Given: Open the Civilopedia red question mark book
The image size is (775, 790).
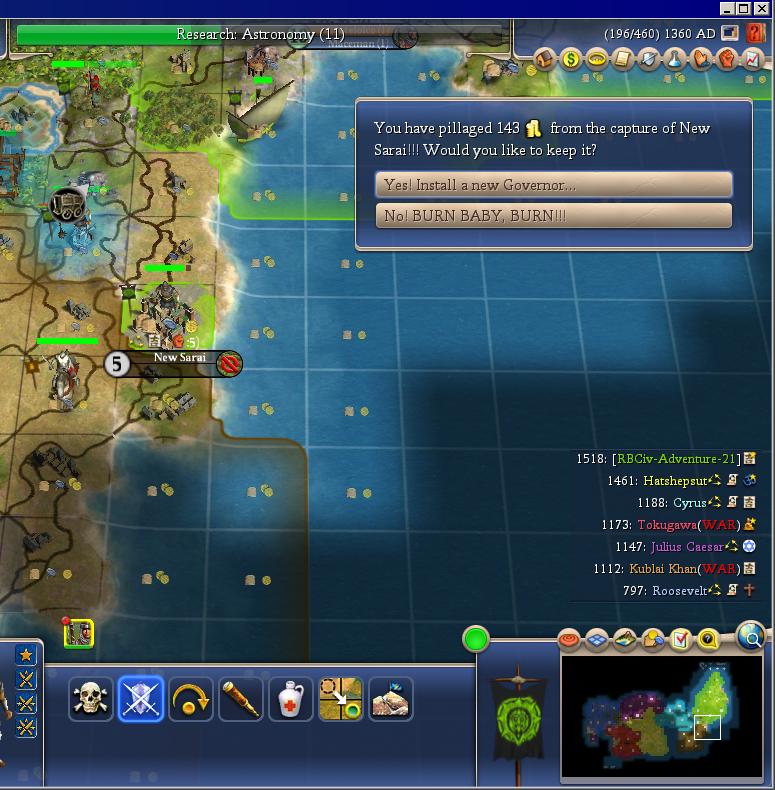Looking at the screenshot, I should click(x=756, y=33).
